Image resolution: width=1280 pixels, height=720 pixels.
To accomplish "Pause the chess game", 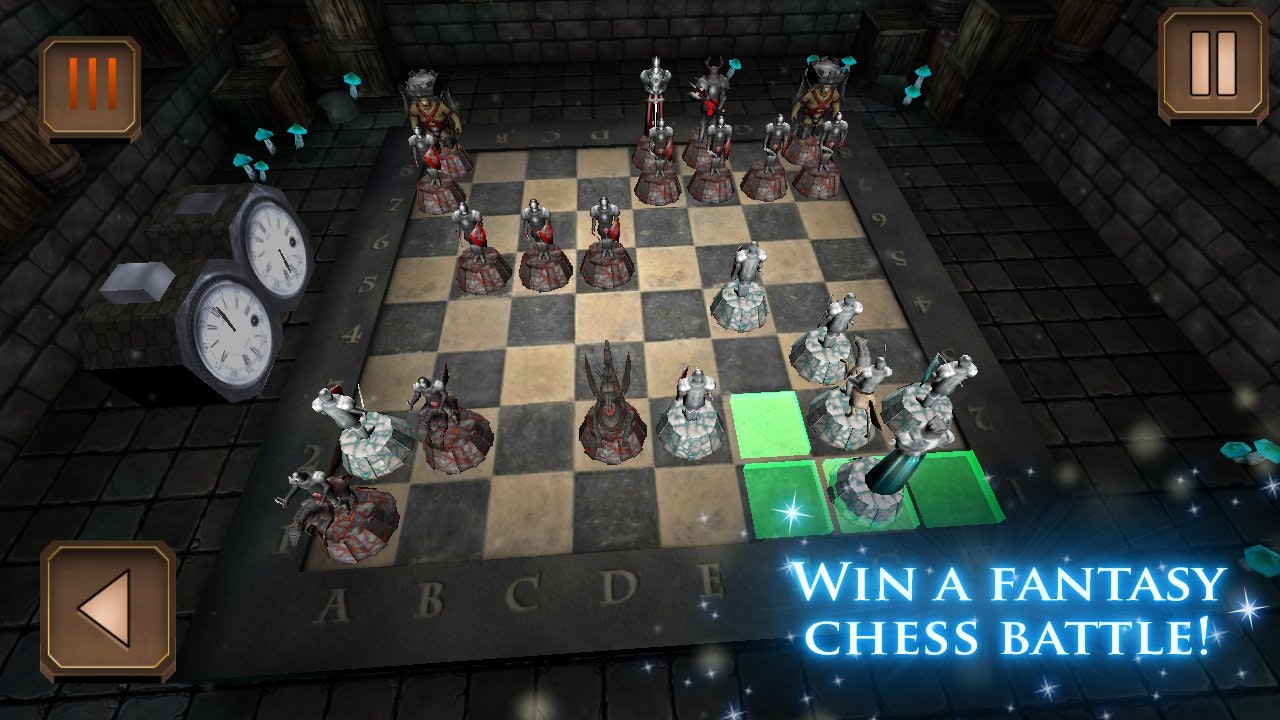I will tap(1212, 64).
